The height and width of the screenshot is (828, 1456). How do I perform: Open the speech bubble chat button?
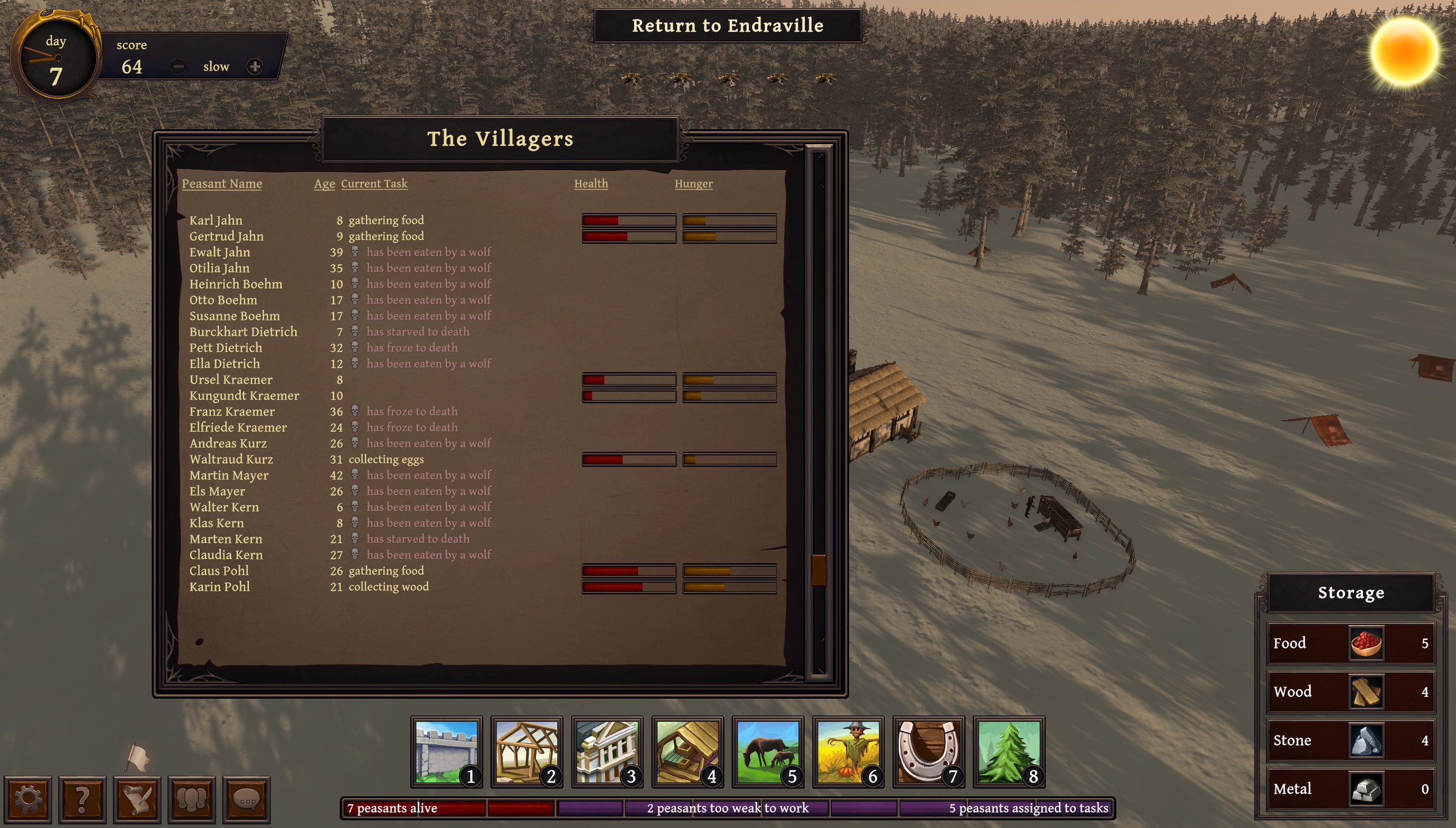[x=246, y=799]
